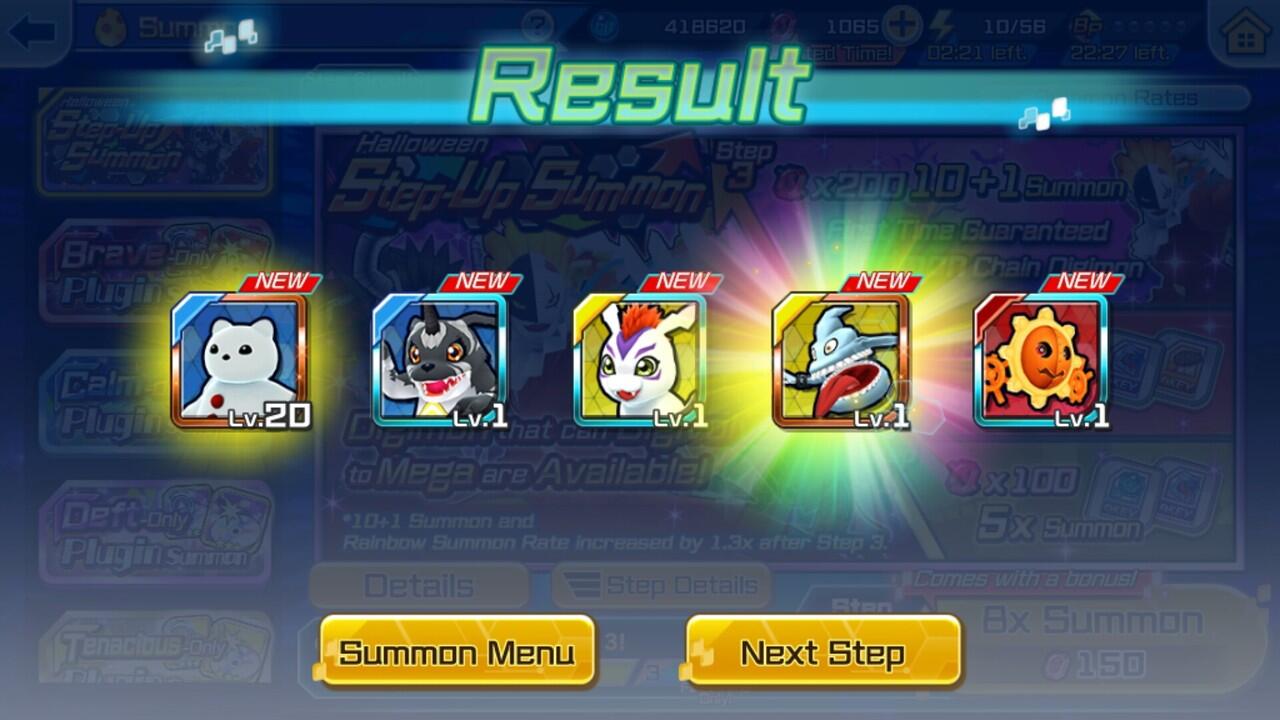Select the white bear Digimon card

[240, 360]
